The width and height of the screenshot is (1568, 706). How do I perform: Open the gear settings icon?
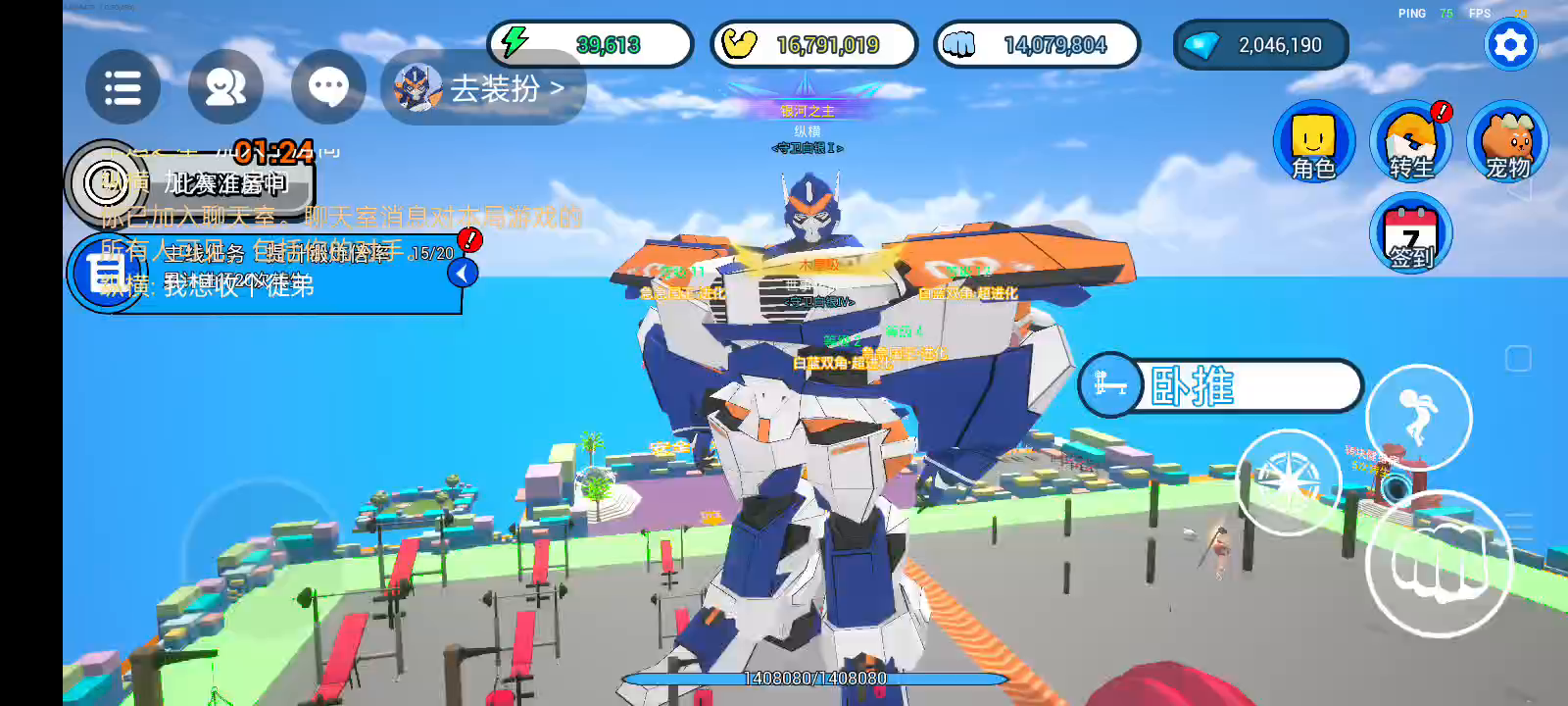(x=1510, y=45)
